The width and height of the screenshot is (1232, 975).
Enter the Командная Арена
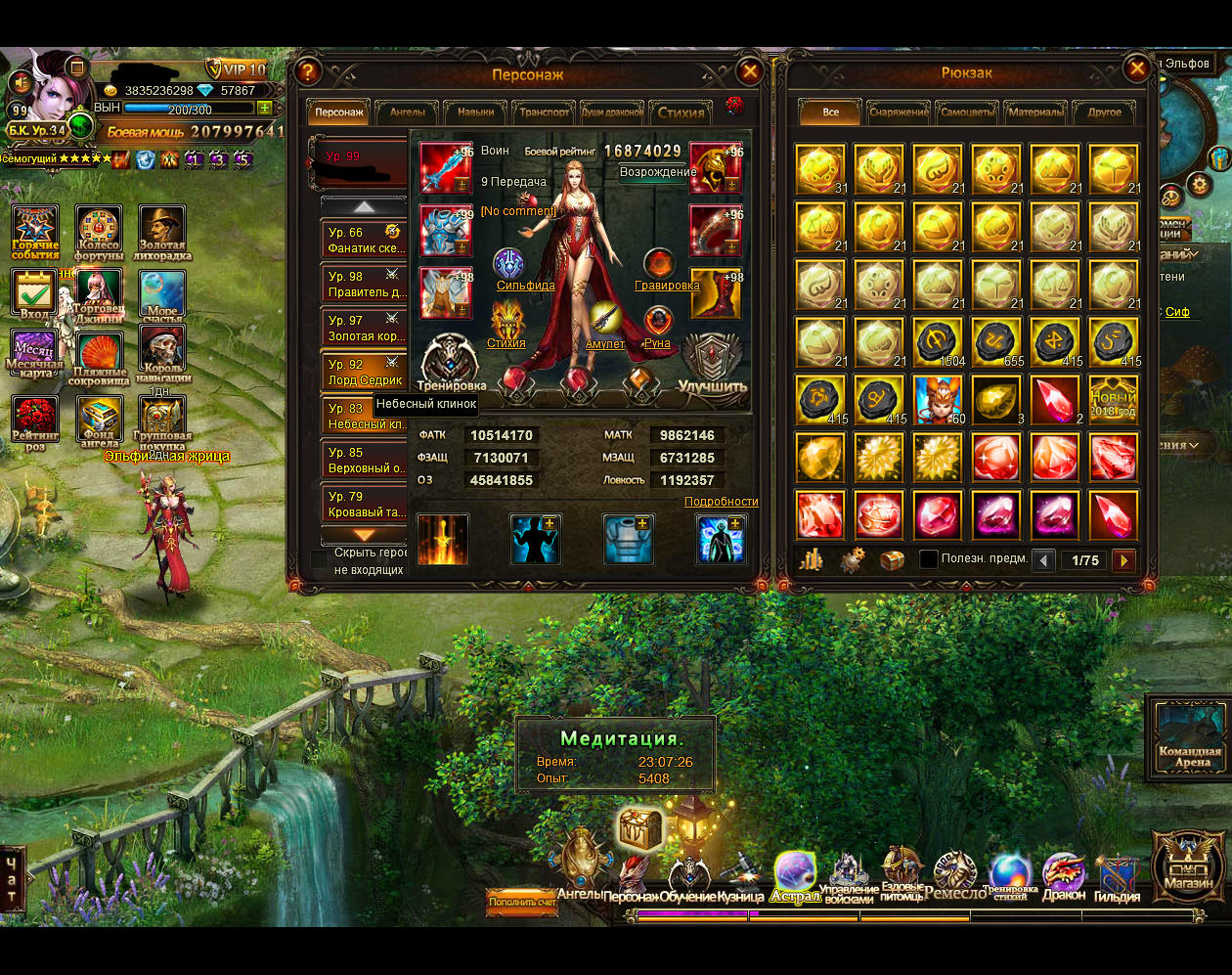(1189, 735)
